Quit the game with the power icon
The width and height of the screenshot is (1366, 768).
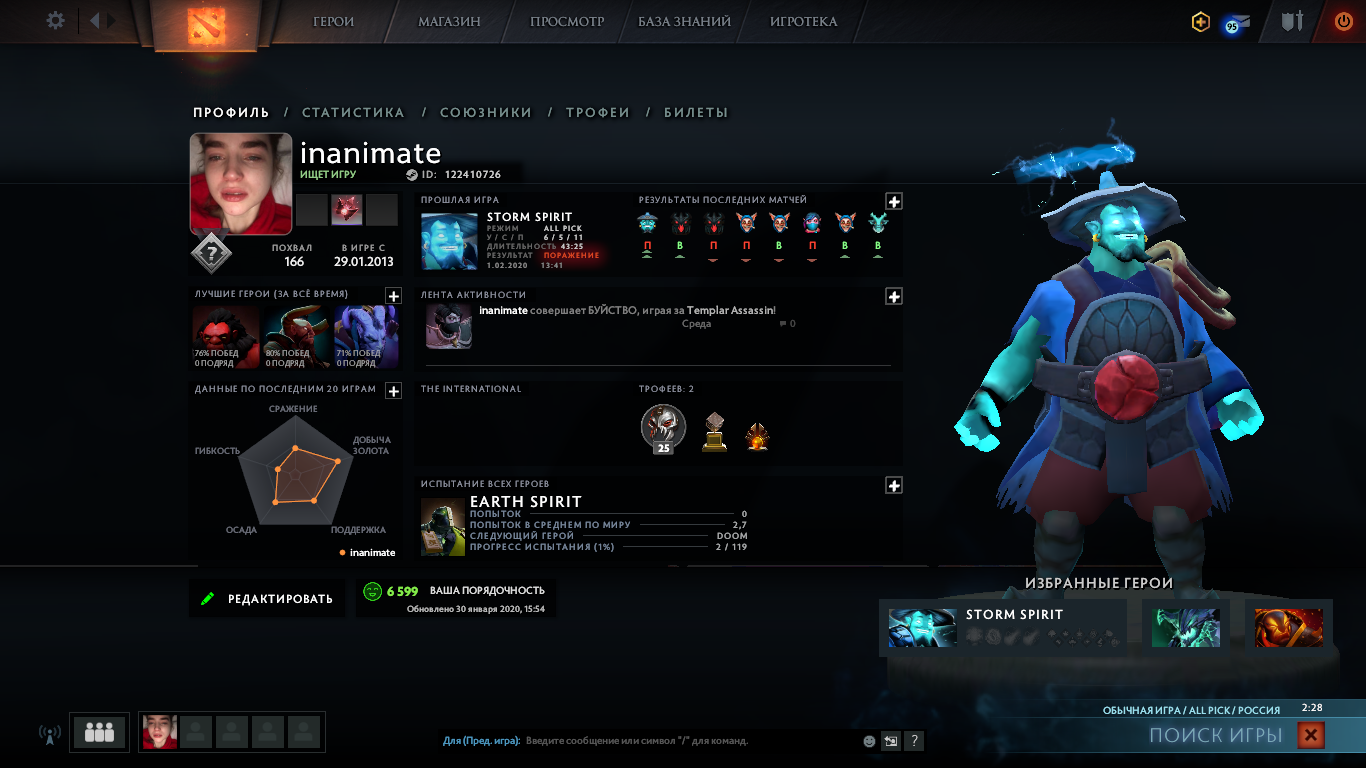coord(1343,21)
